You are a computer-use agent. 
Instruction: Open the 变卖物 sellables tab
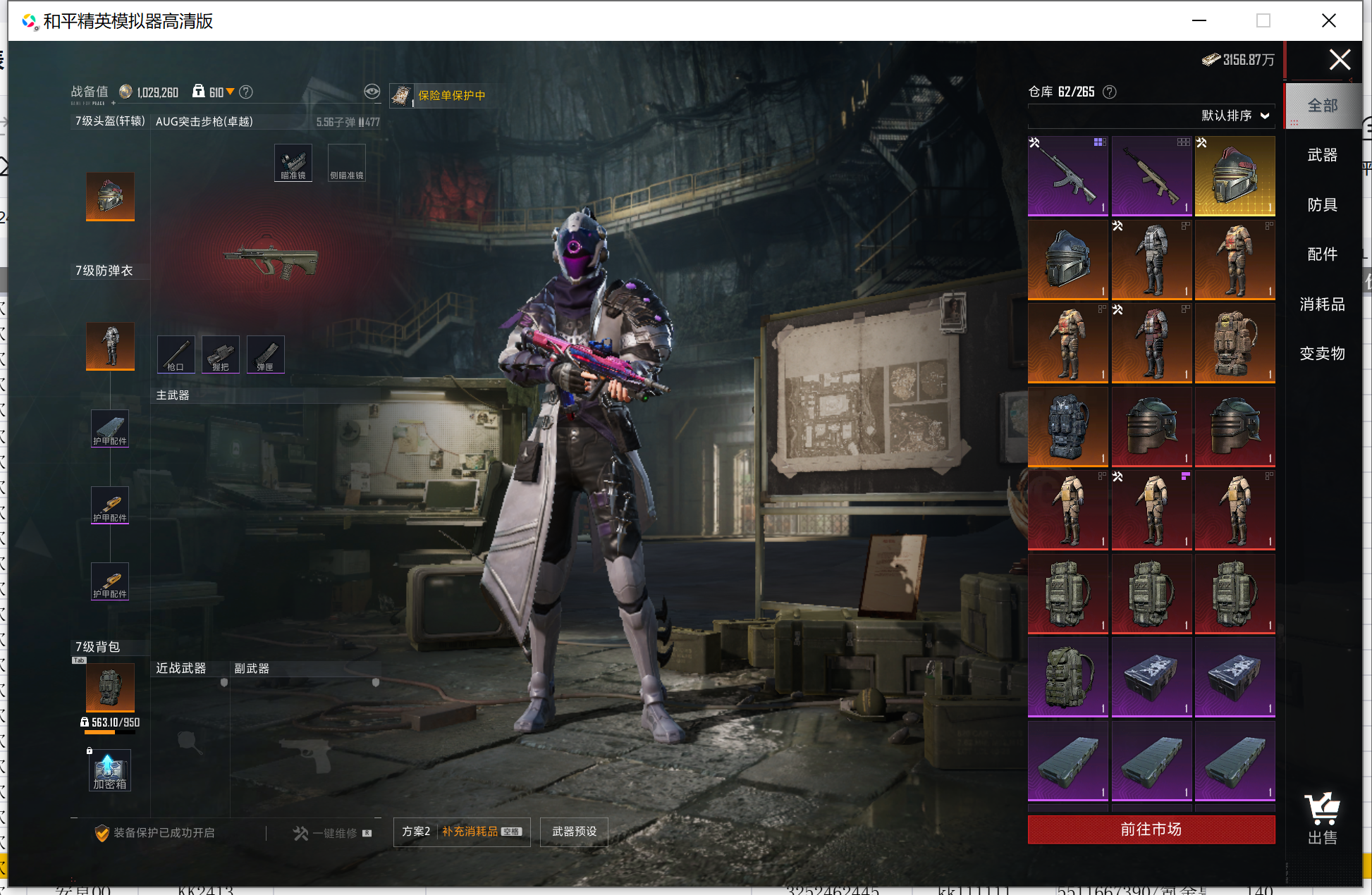pyautogui.click(x=1322, y=354)
